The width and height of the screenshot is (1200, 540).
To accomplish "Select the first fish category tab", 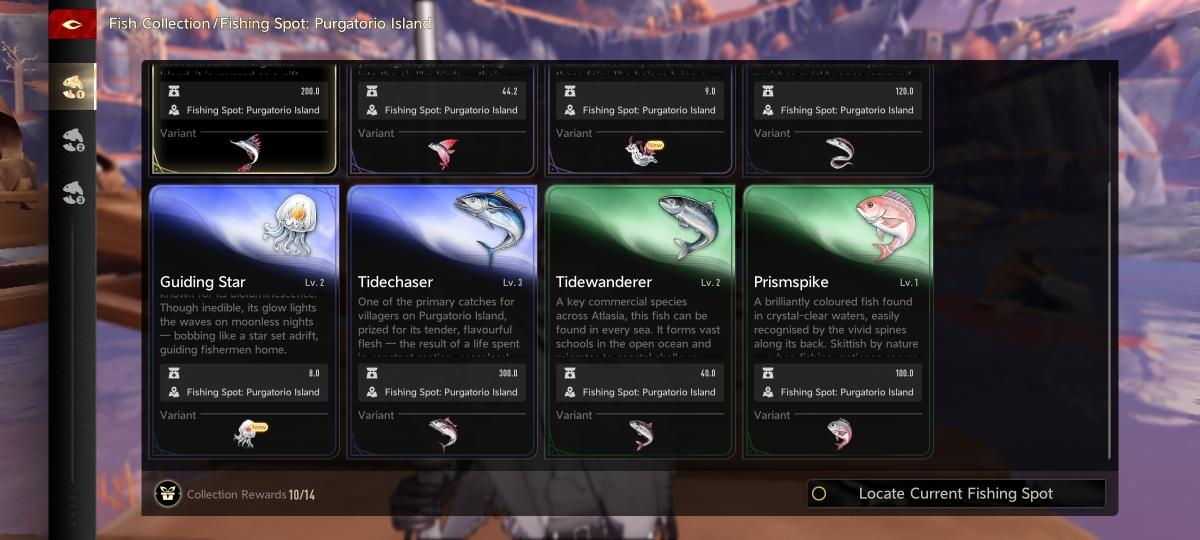I will [x=73, y=87].
